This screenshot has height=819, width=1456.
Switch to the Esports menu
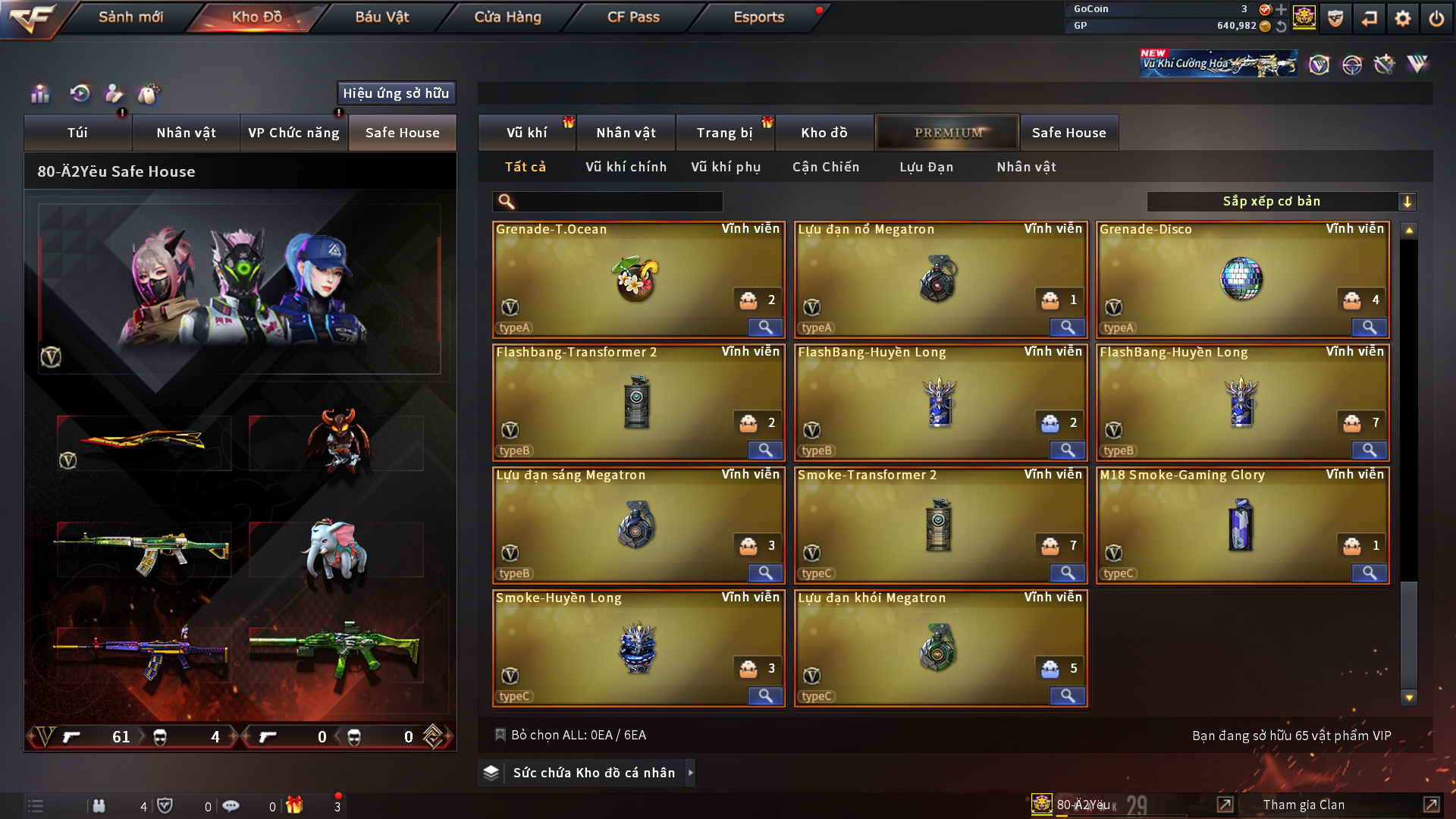pos(758,17)
